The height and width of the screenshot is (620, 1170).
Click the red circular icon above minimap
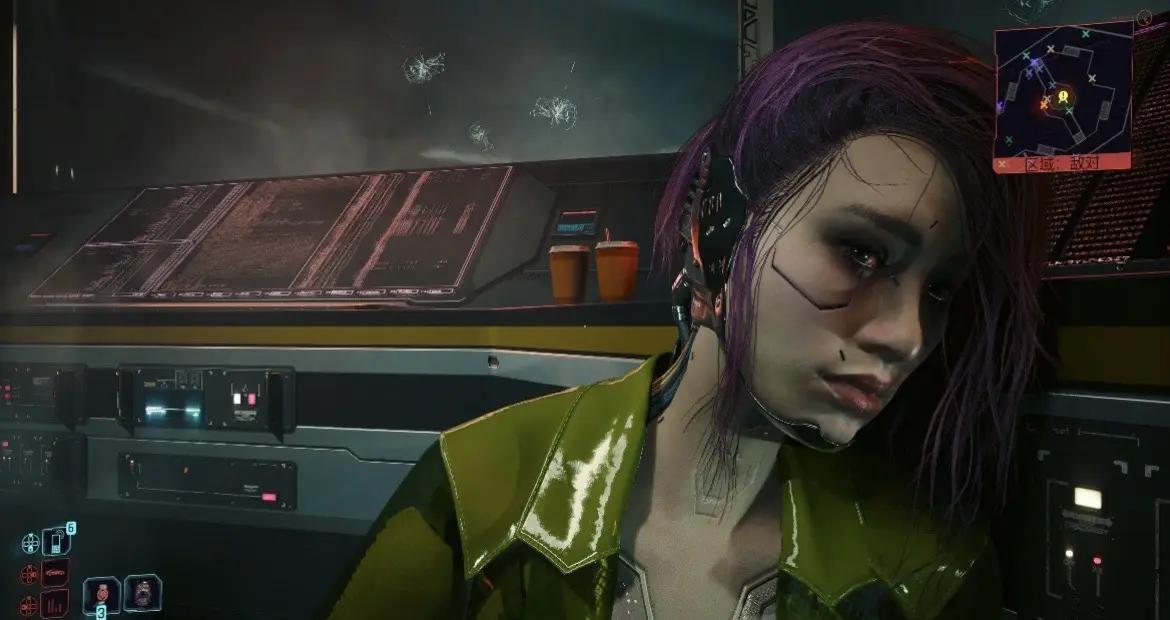tap(1144, 17)
